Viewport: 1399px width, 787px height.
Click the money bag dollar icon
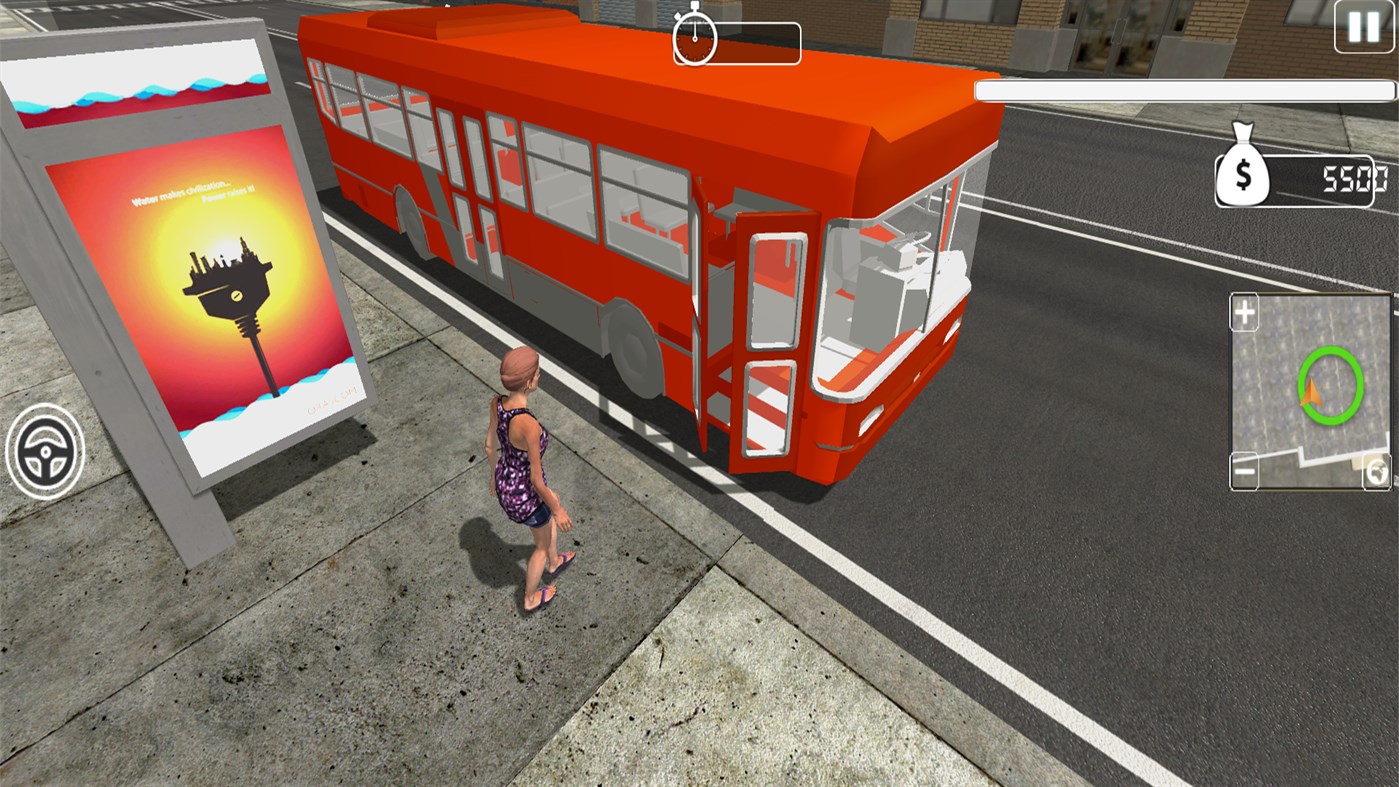1243,172
